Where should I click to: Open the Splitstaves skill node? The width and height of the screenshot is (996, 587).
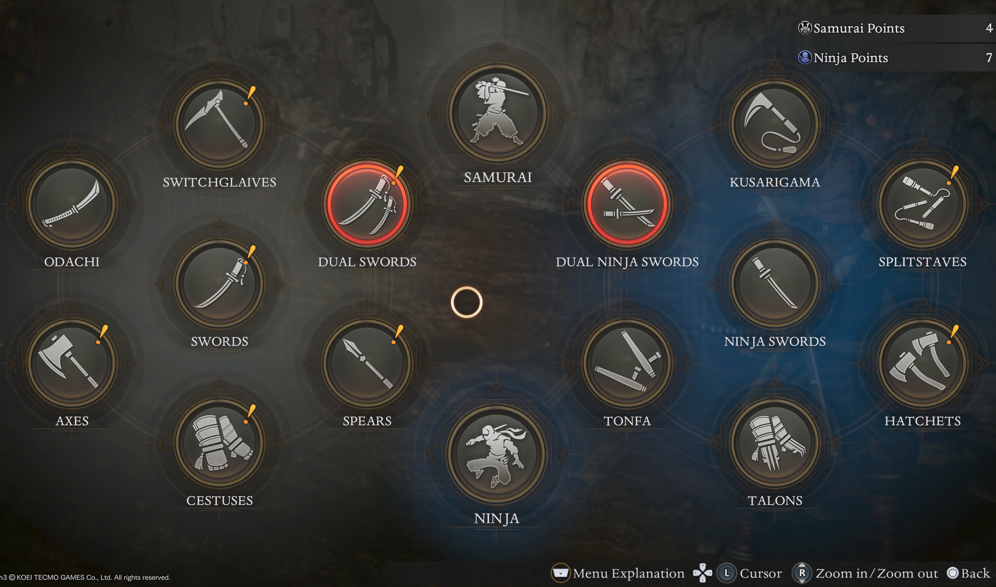[922, 204]
